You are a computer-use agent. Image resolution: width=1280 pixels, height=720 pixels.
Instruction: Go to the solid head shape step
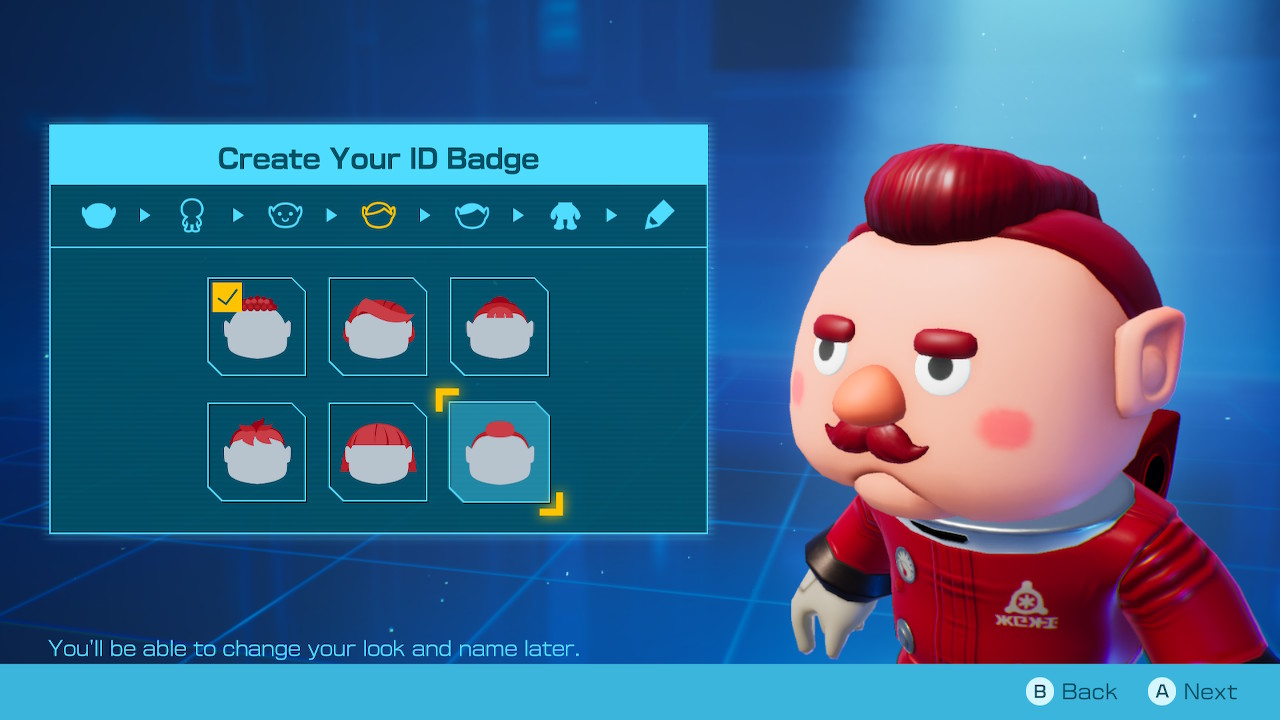(x=99, y=215)
